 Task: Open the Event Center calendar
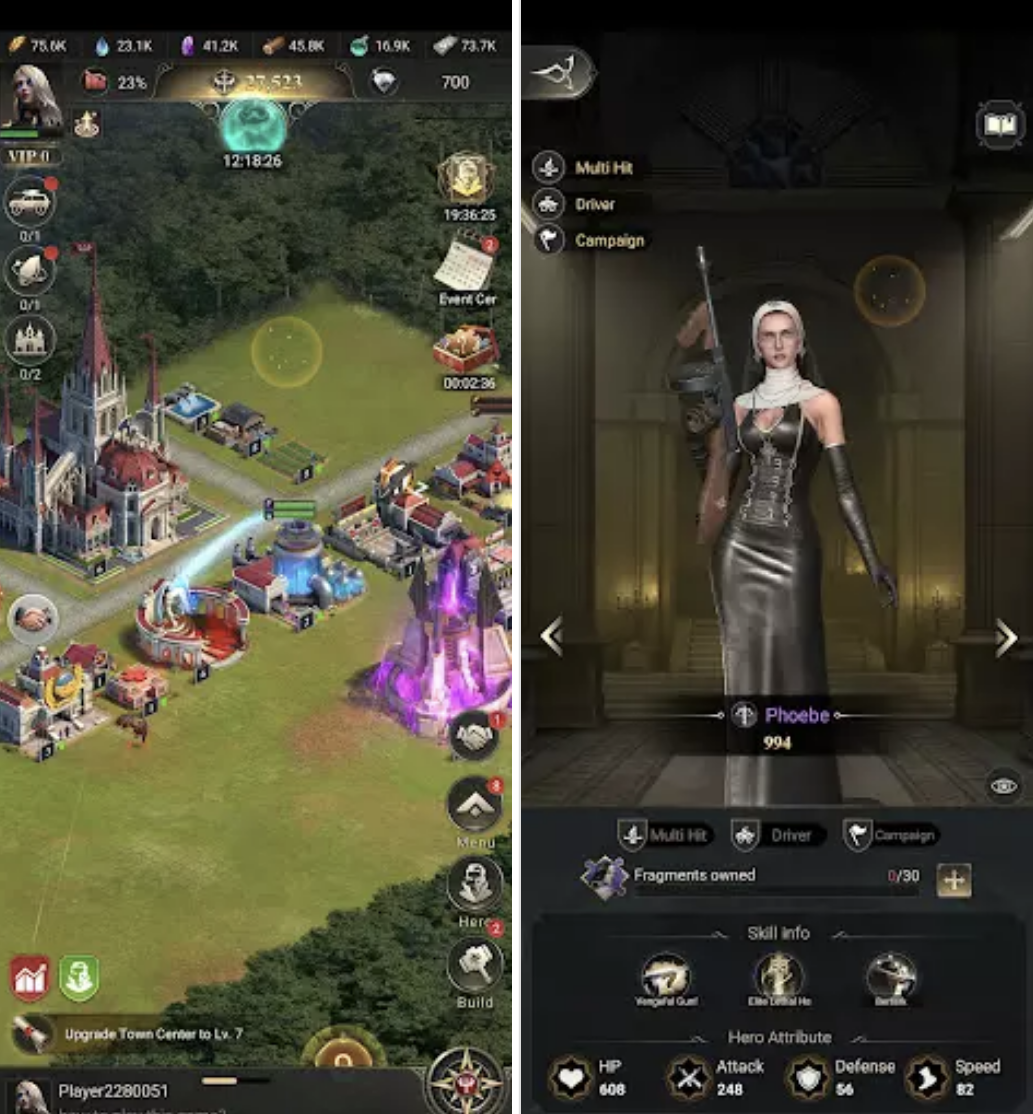466,262
